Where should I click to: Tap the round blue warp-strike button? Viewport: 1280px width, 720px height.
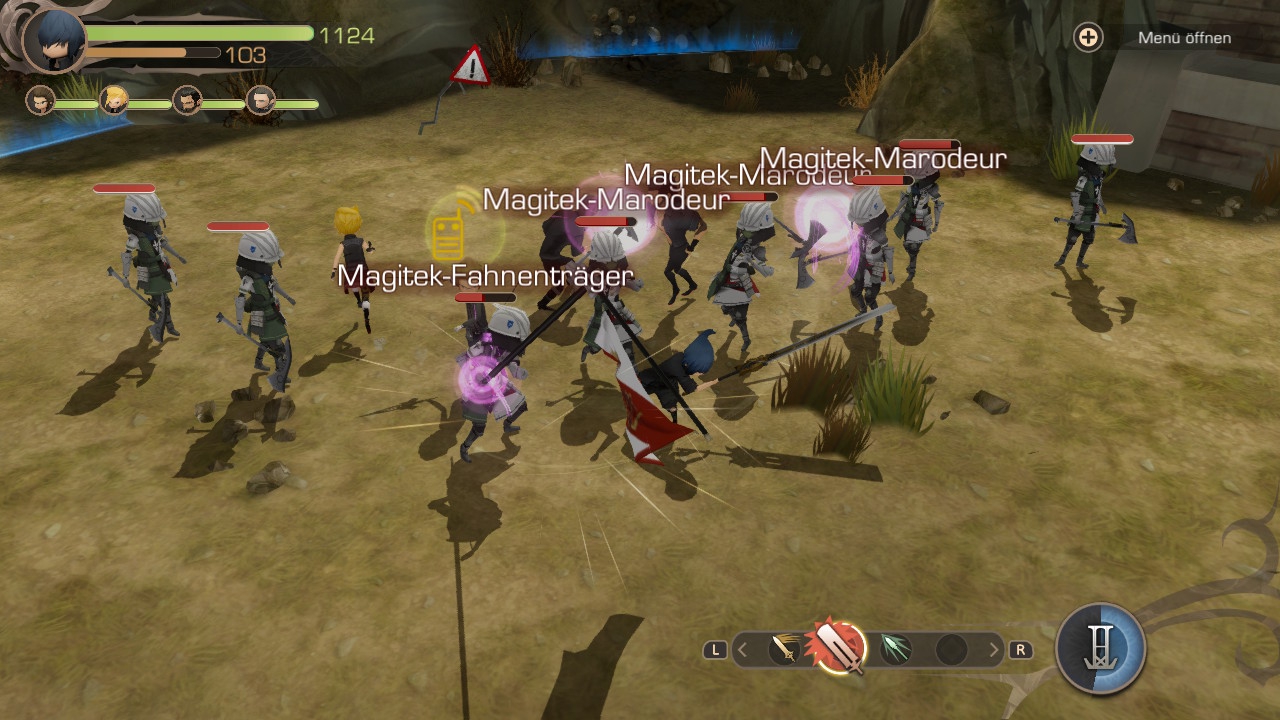(1100, 648)
